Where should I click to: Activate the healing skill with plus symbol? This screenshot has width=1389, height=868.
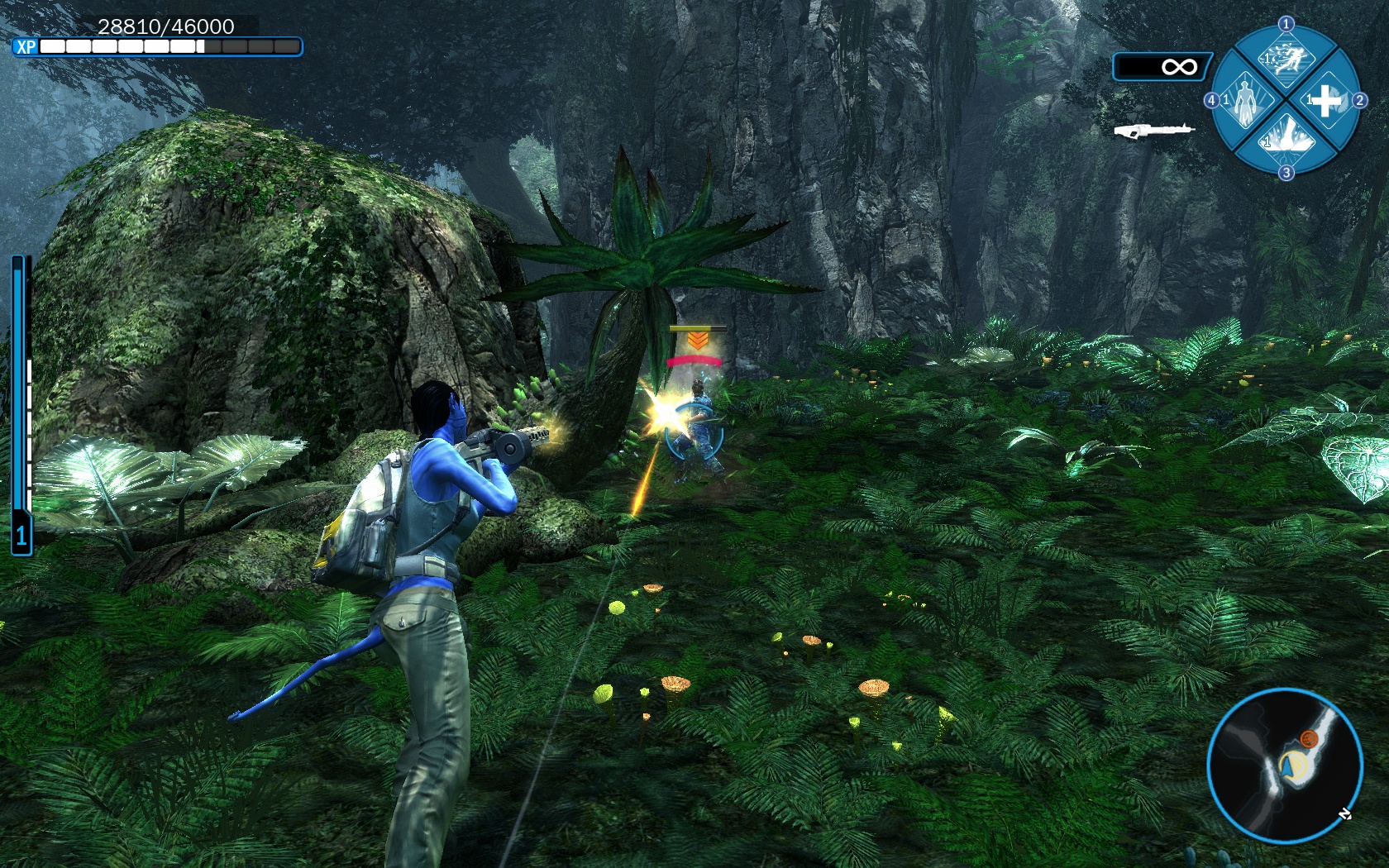tap(1326, 102)
